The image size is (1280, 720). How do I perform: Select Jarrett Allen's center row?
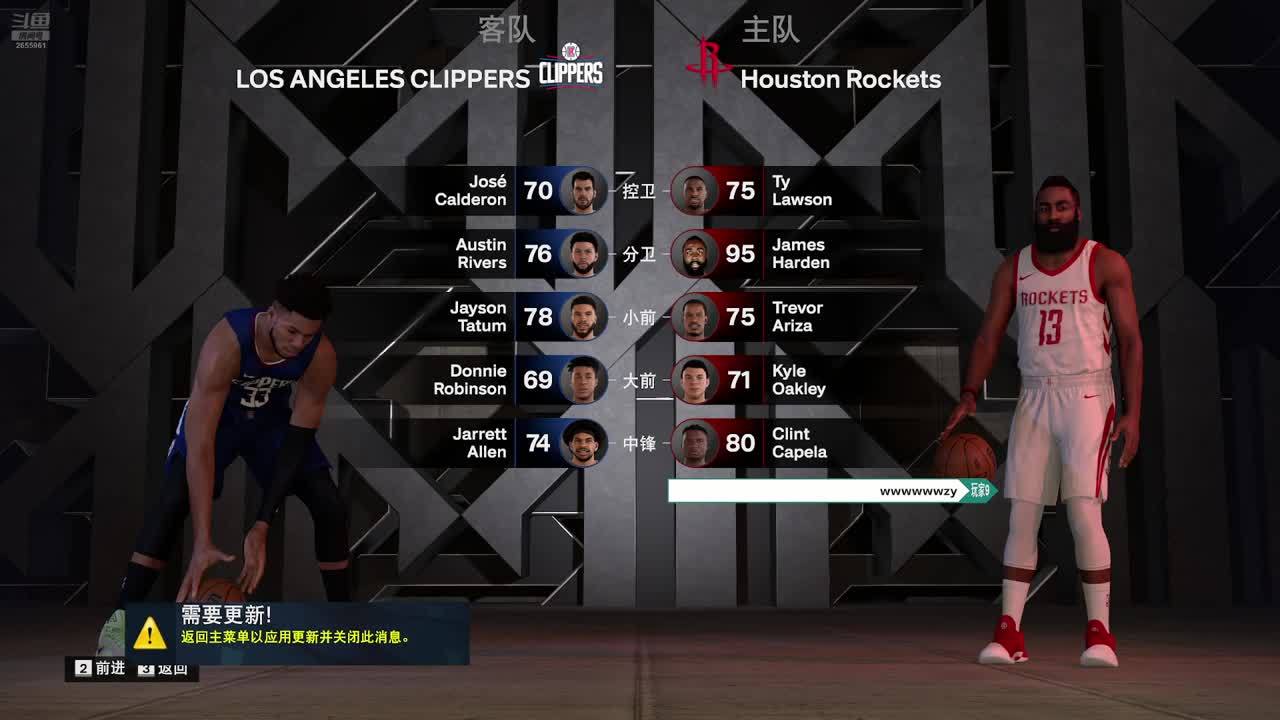(510, 443)
